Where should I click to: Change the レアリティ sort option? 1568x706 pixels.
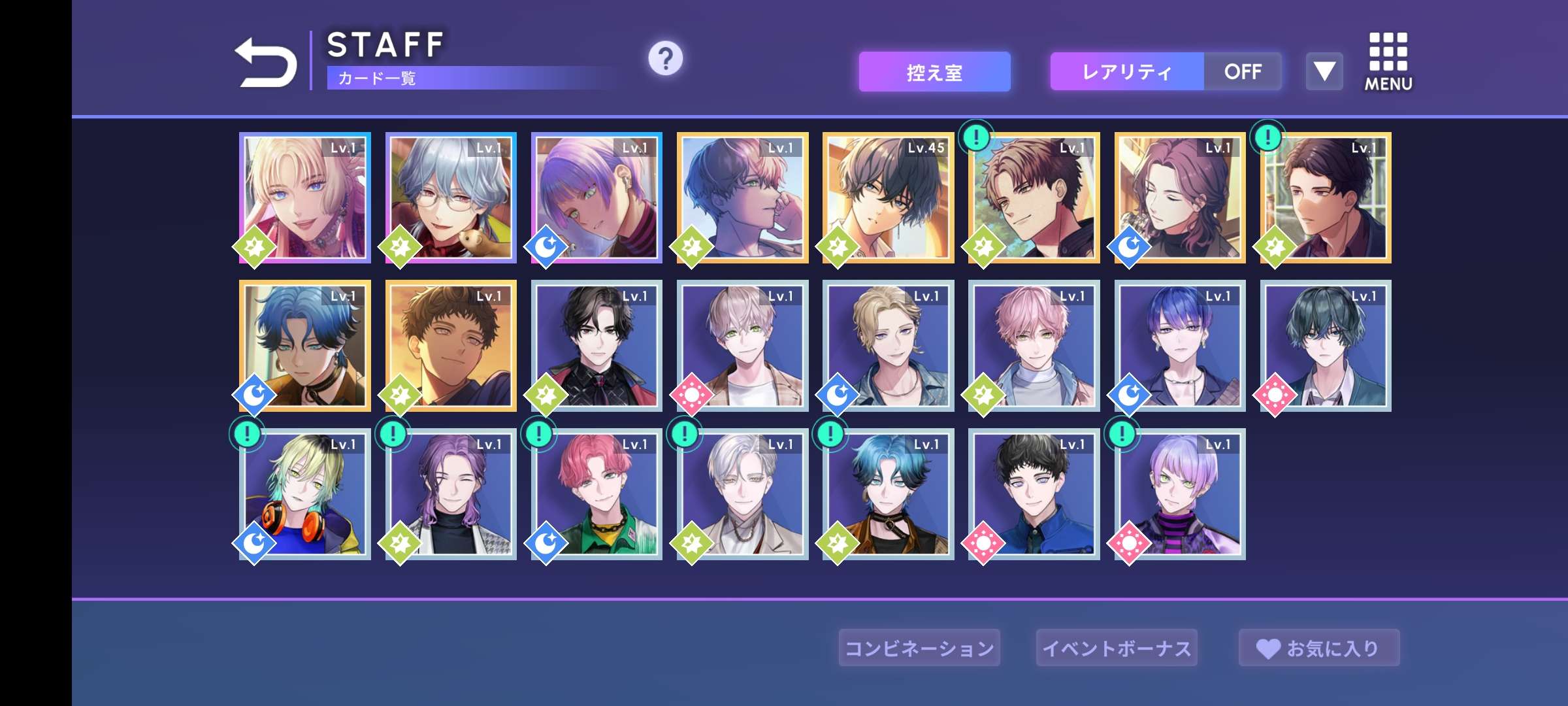1126,72
